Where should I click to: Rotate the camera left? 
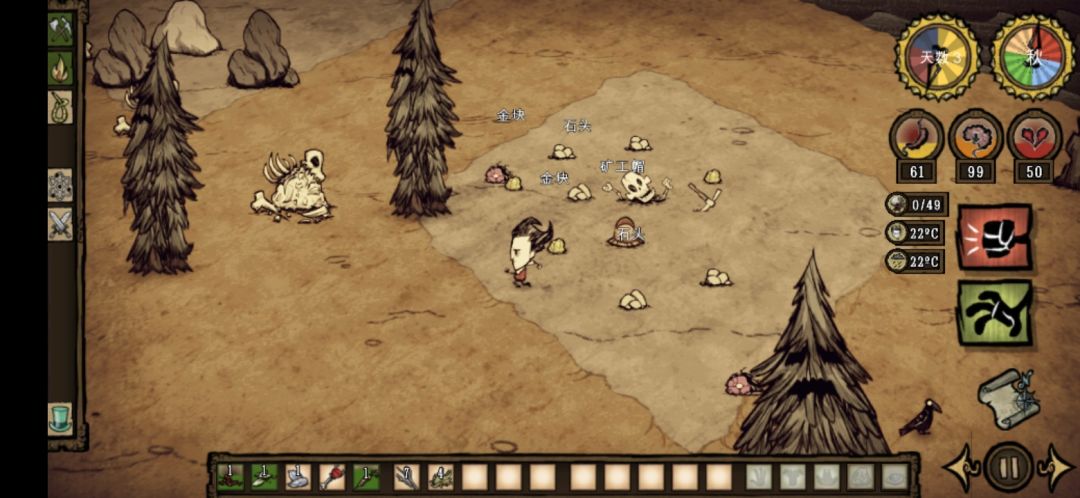[961, 468]
